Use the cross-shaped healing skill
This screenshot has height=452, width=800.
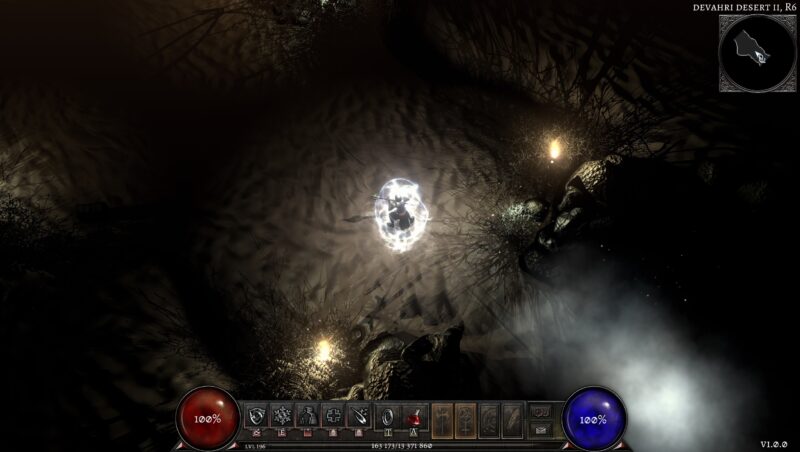click(333, 416)
